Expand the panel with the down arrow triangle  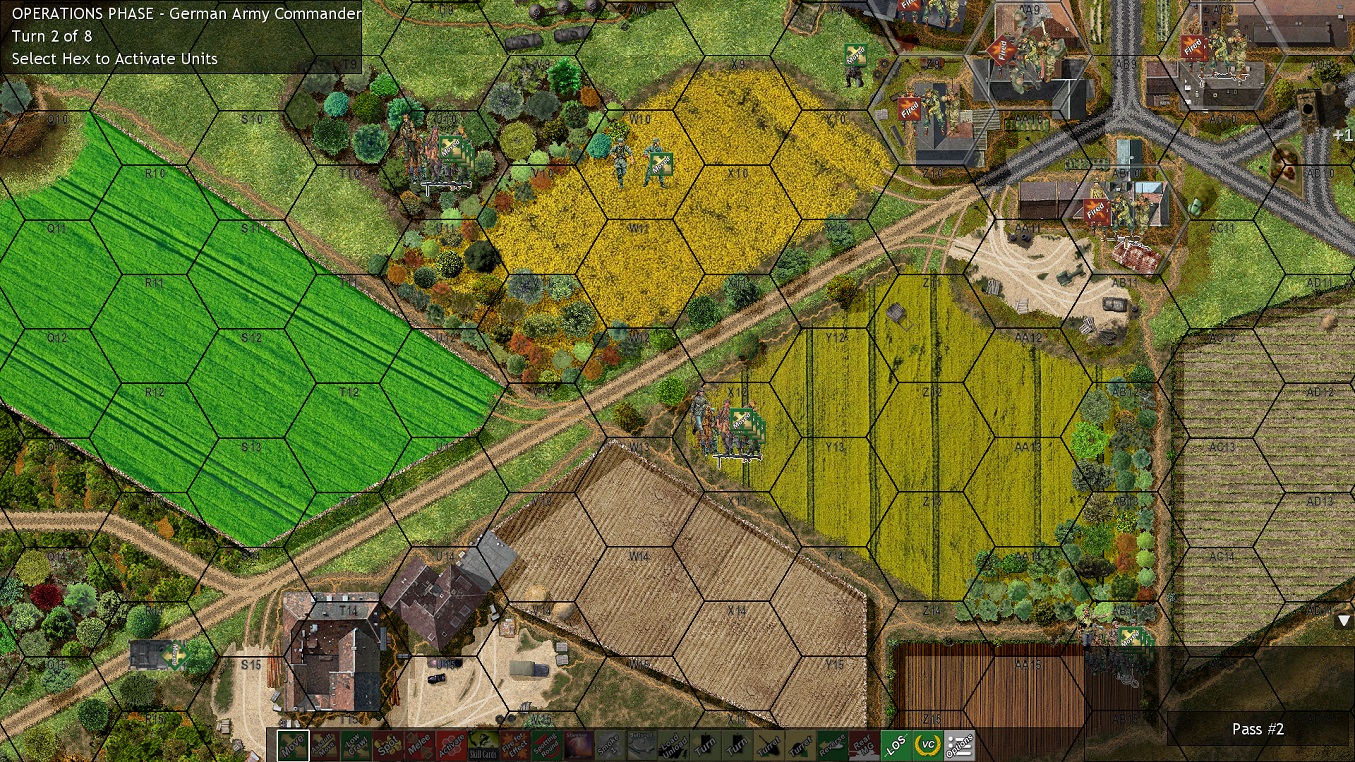[x=1344, y=620]
